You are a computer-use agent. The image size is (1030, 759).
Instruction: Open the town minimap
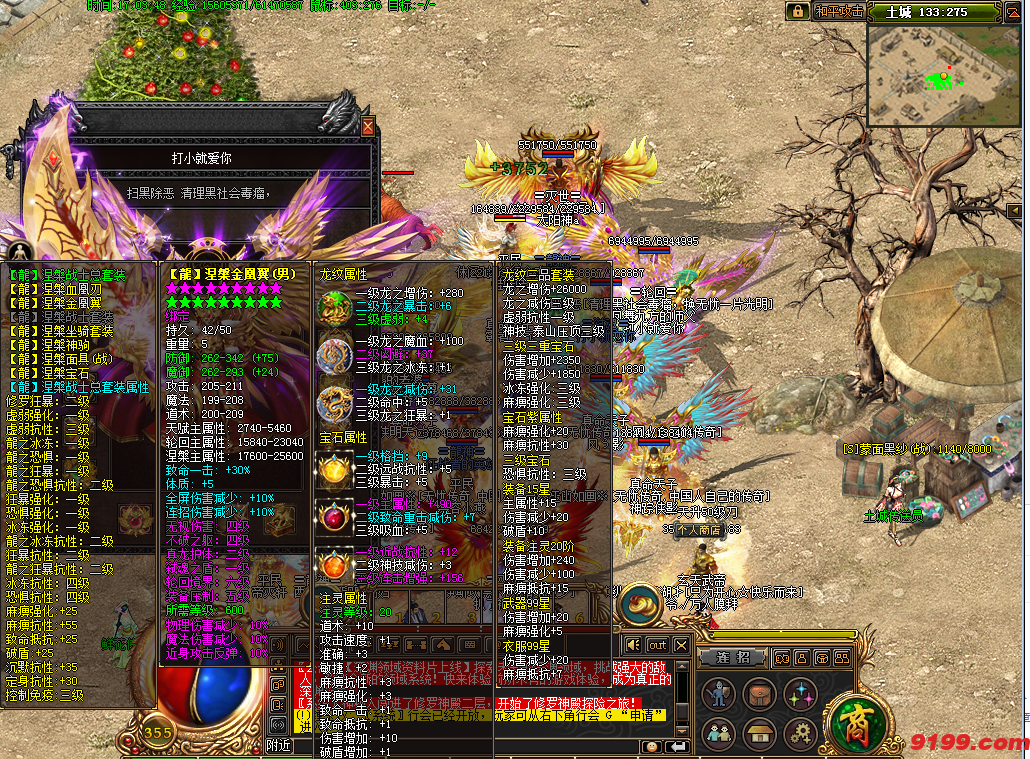[946, 77]
